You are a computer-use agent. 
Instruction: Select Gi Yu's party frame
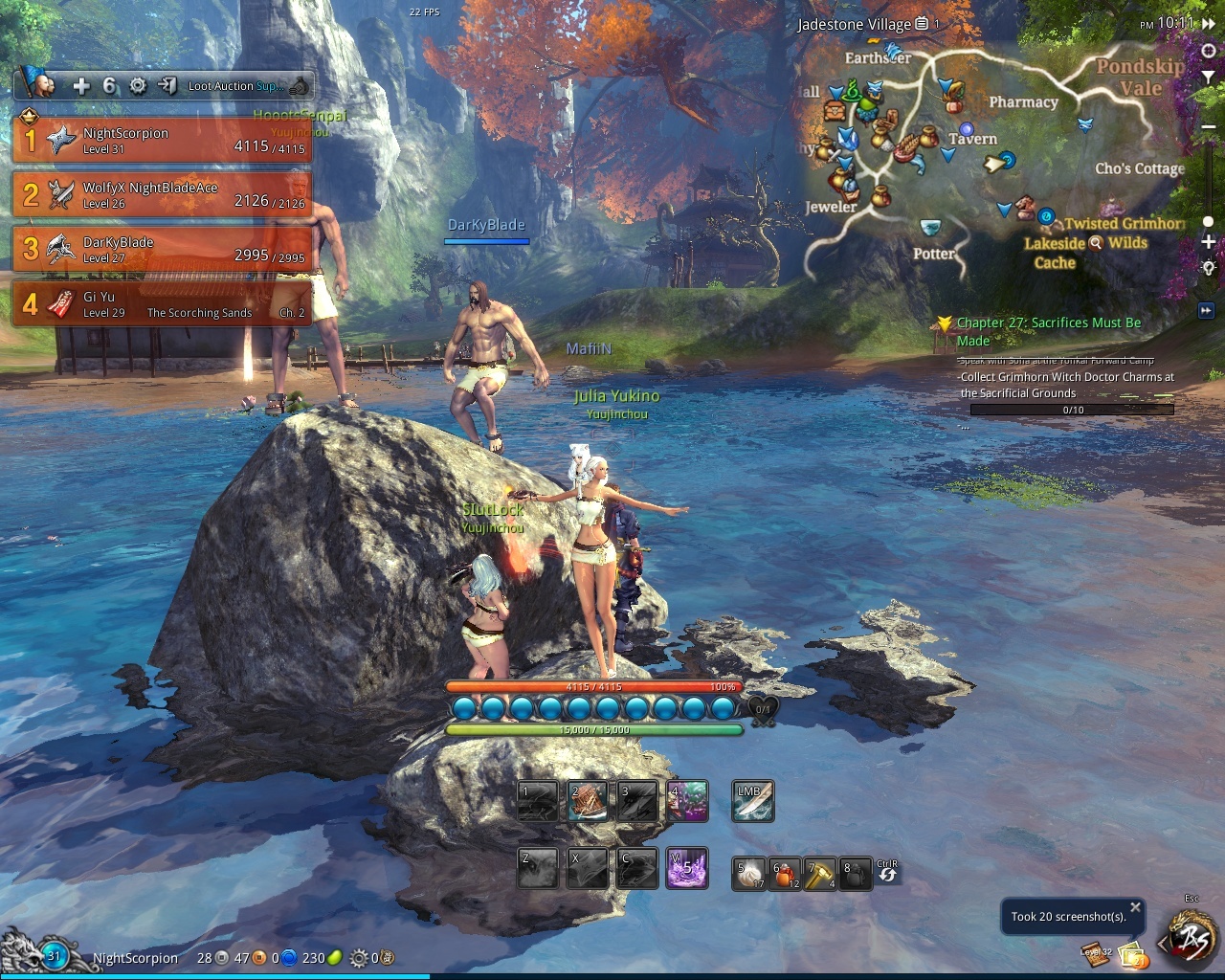click(x=163, y=304)
